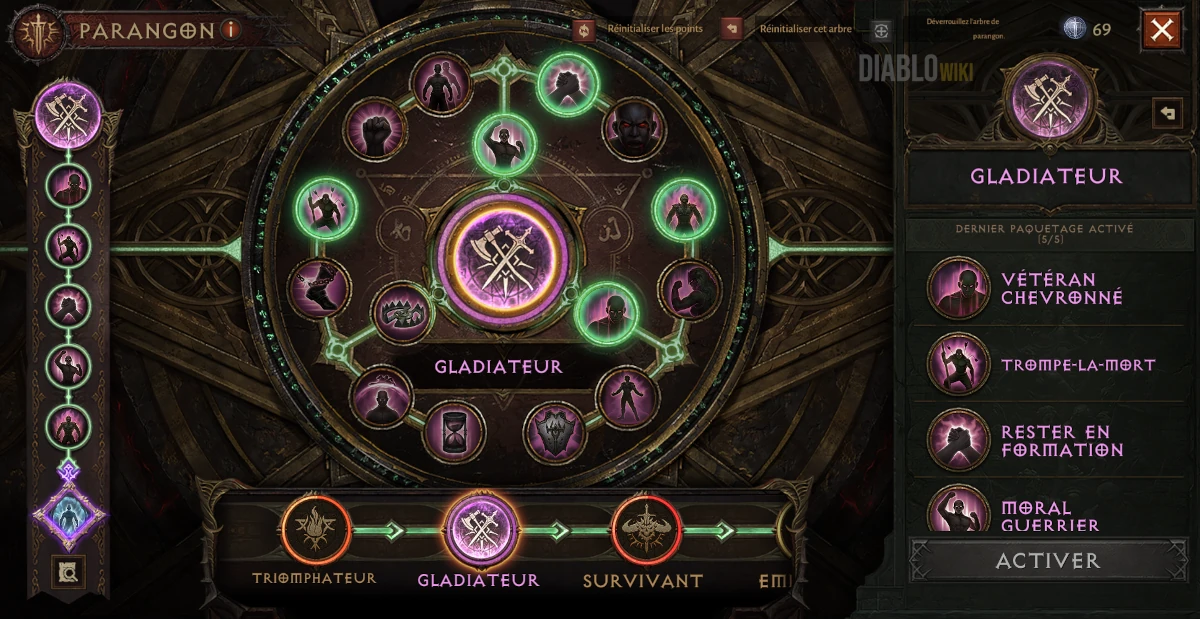Click the central Gladiateur emblem node

coord(499,255)
